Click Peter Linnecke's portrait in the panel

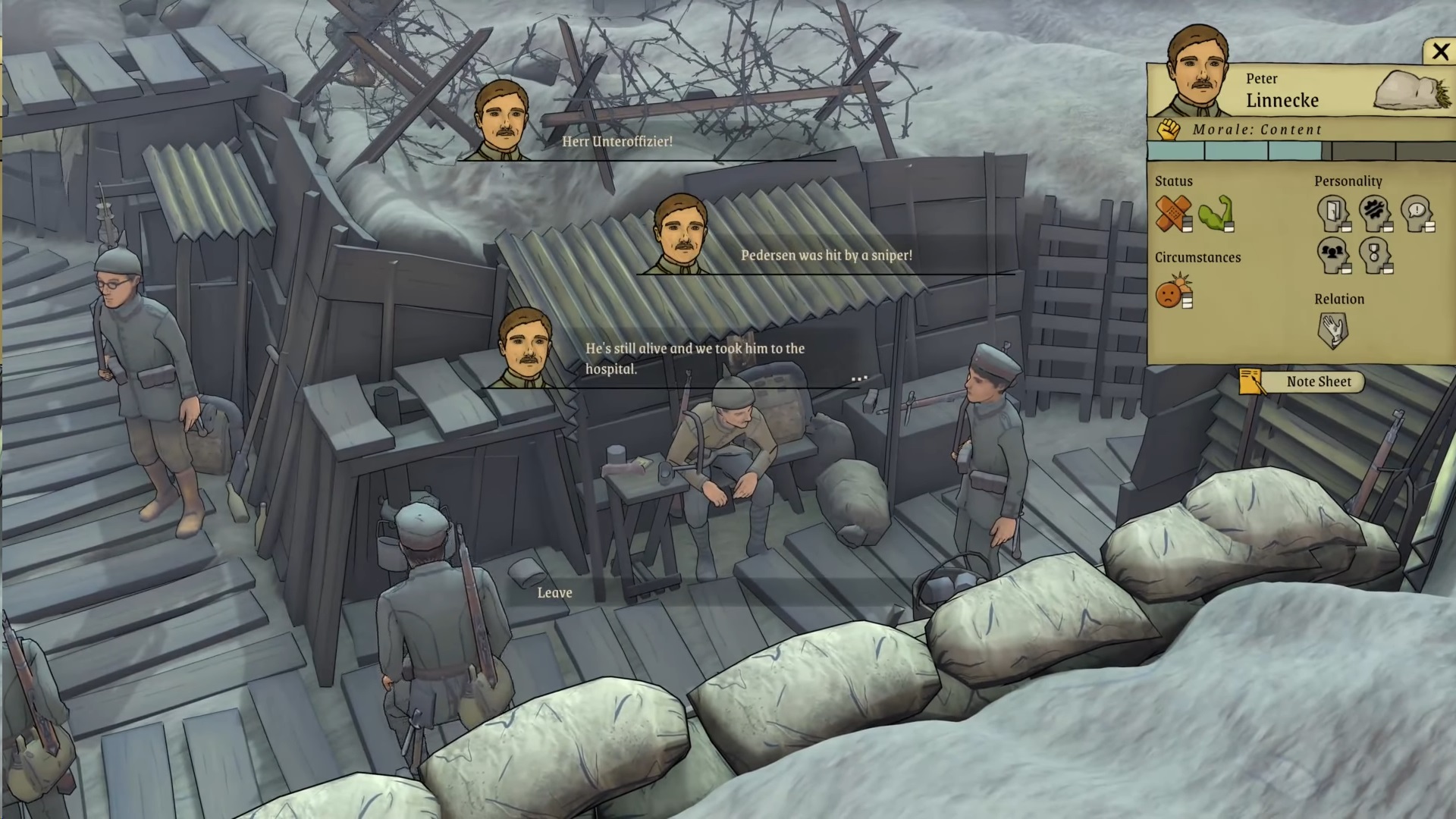pyautogui.click(x=1197, y=72)
